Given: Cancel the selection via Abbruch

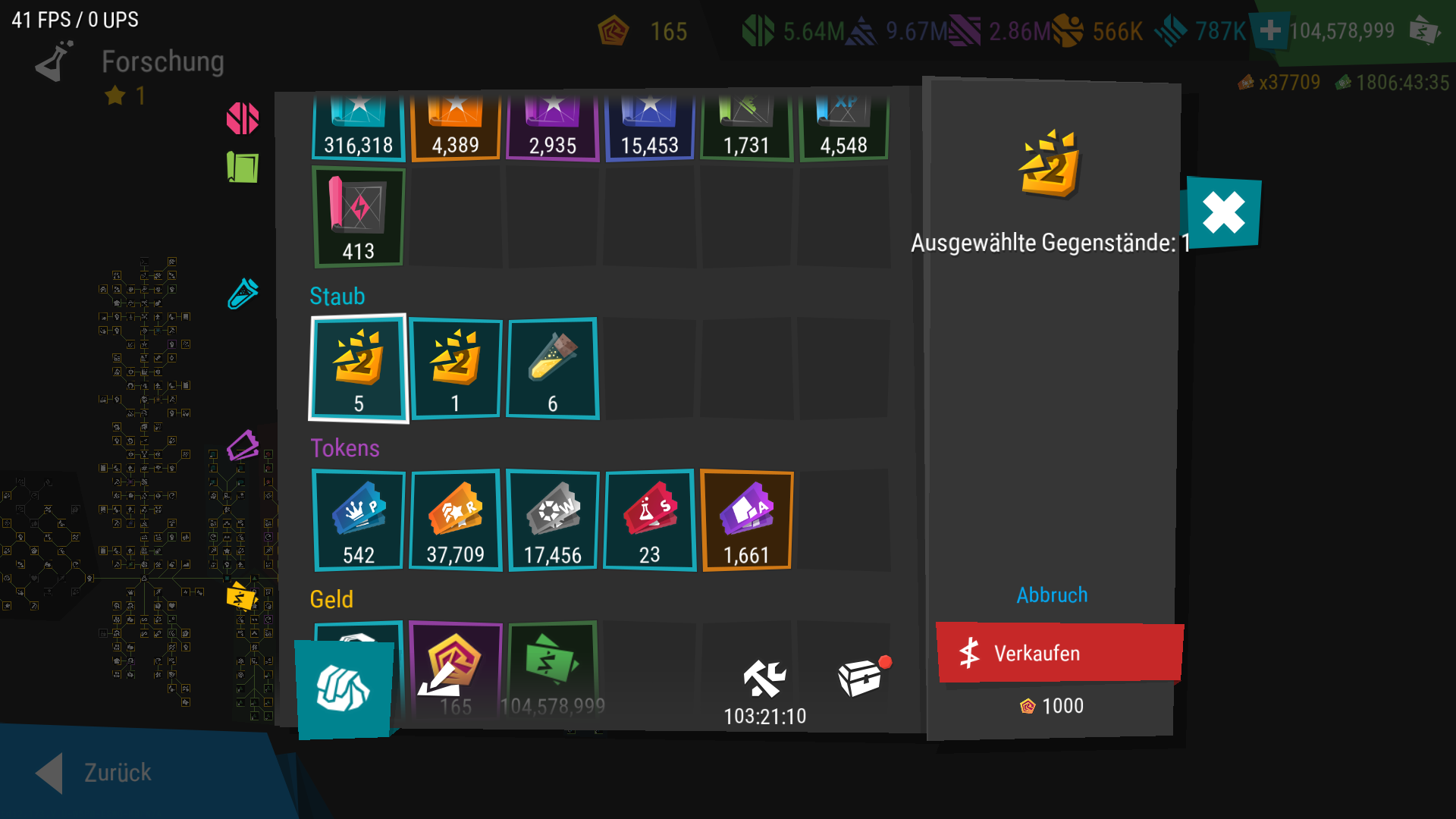Looking at the screenshot, I should click(1052, 595).
